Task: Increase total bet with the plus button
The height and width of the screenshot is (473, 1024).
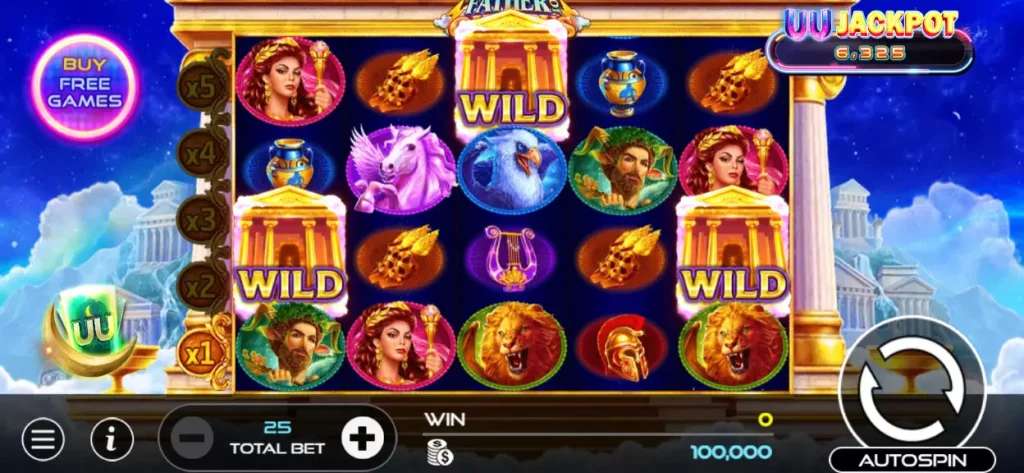Action: tap(362, 437)
